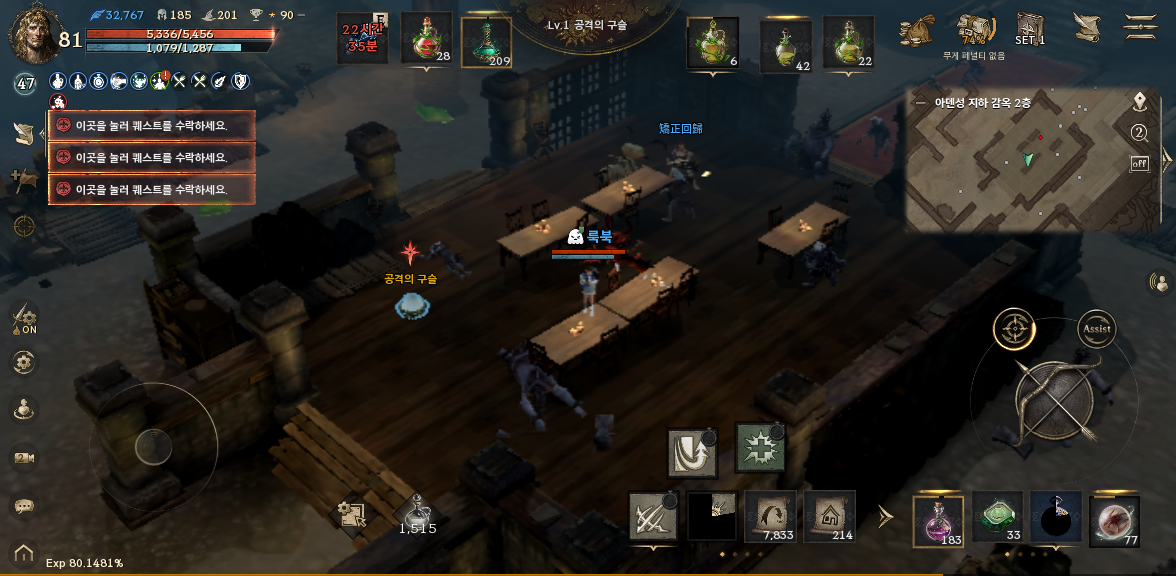Use the home return scroll with 214 count

click(x=830, y=516)
